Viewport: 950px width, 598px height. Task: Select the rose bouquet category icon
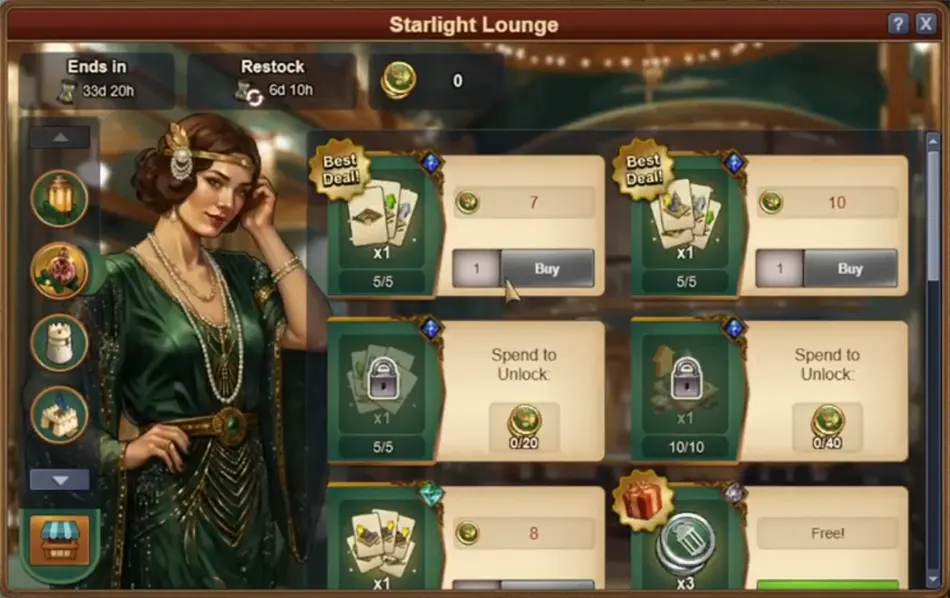pos(60,270)
